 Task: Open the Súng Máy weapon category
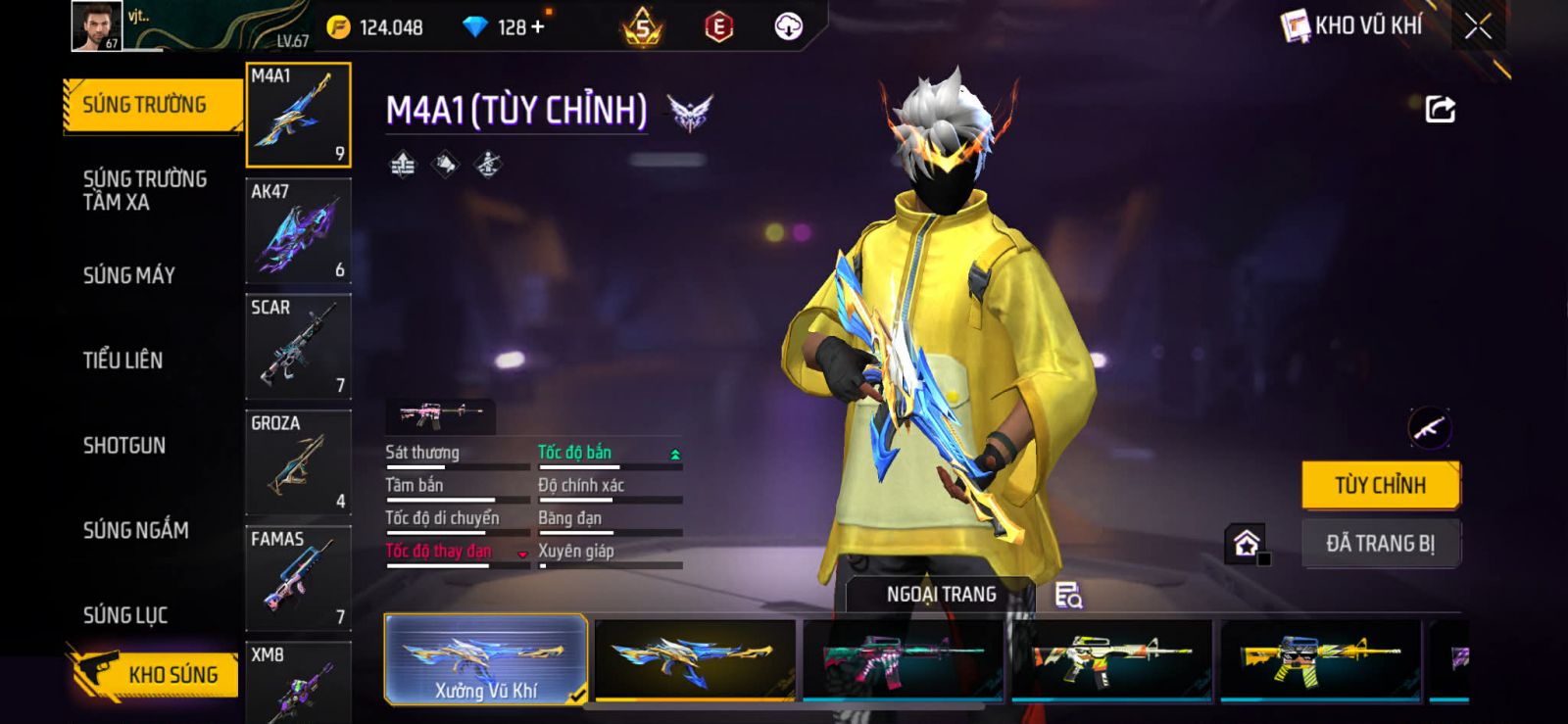click(128, 275)
